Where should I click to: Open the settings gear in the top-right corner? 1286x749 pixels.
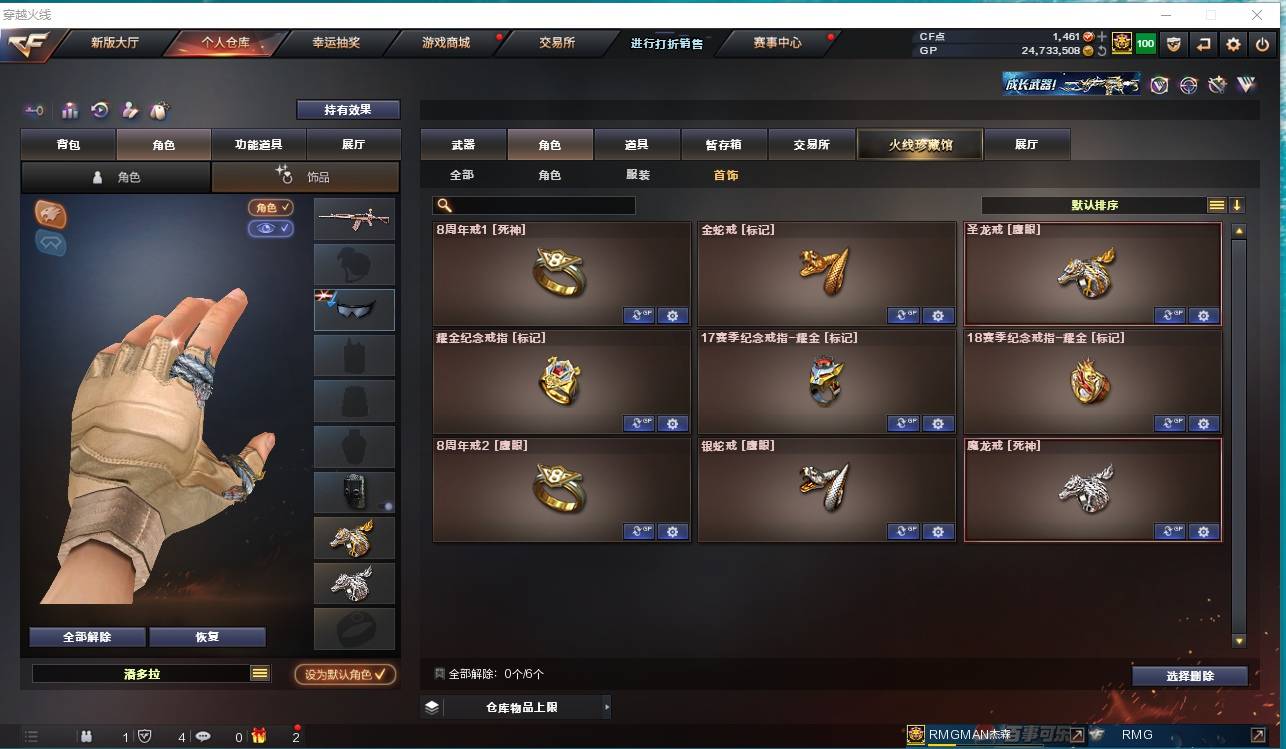tap(1232, 45)
